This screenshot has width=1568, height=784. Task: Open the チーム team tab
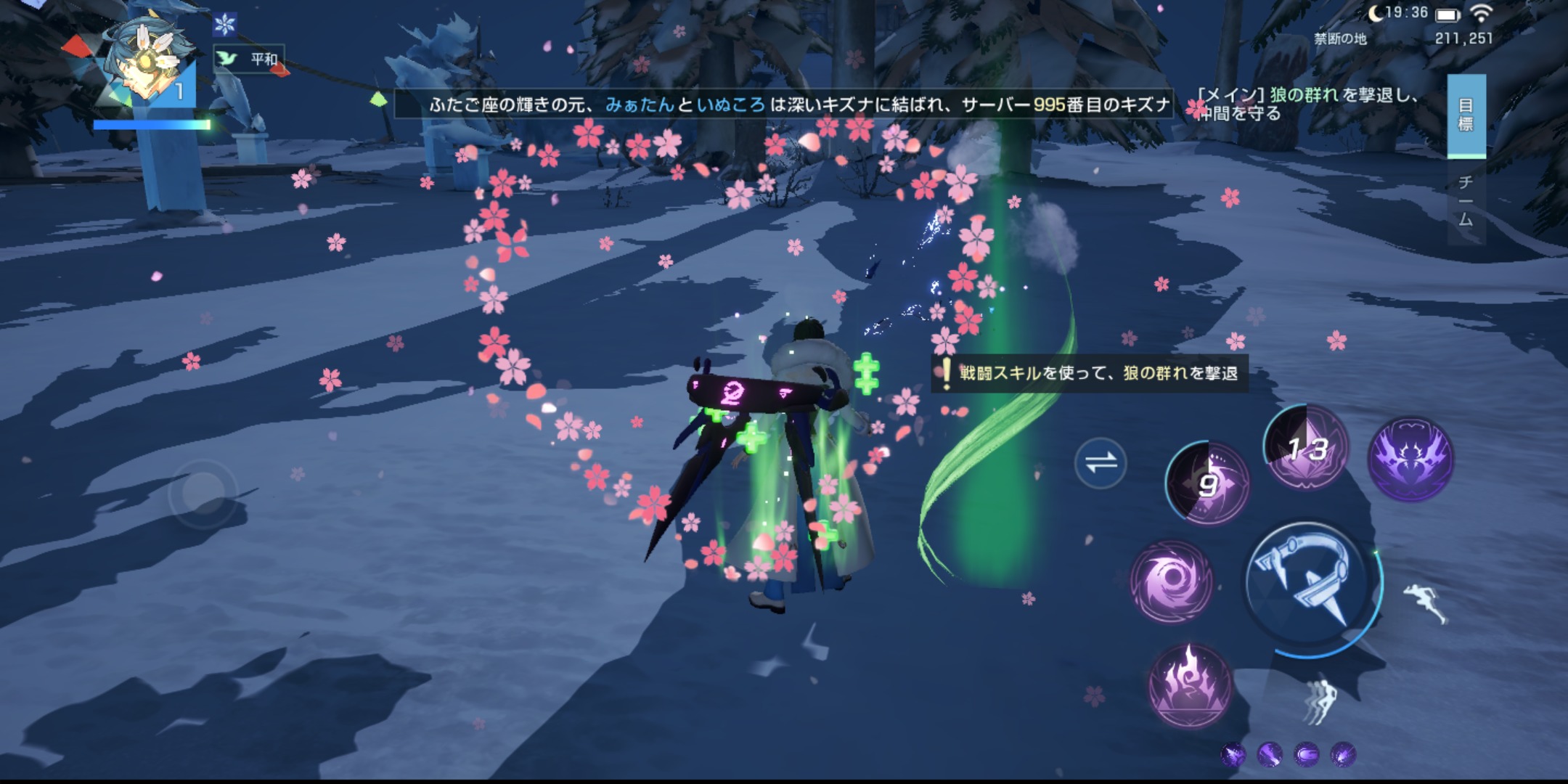(1466, 201)
